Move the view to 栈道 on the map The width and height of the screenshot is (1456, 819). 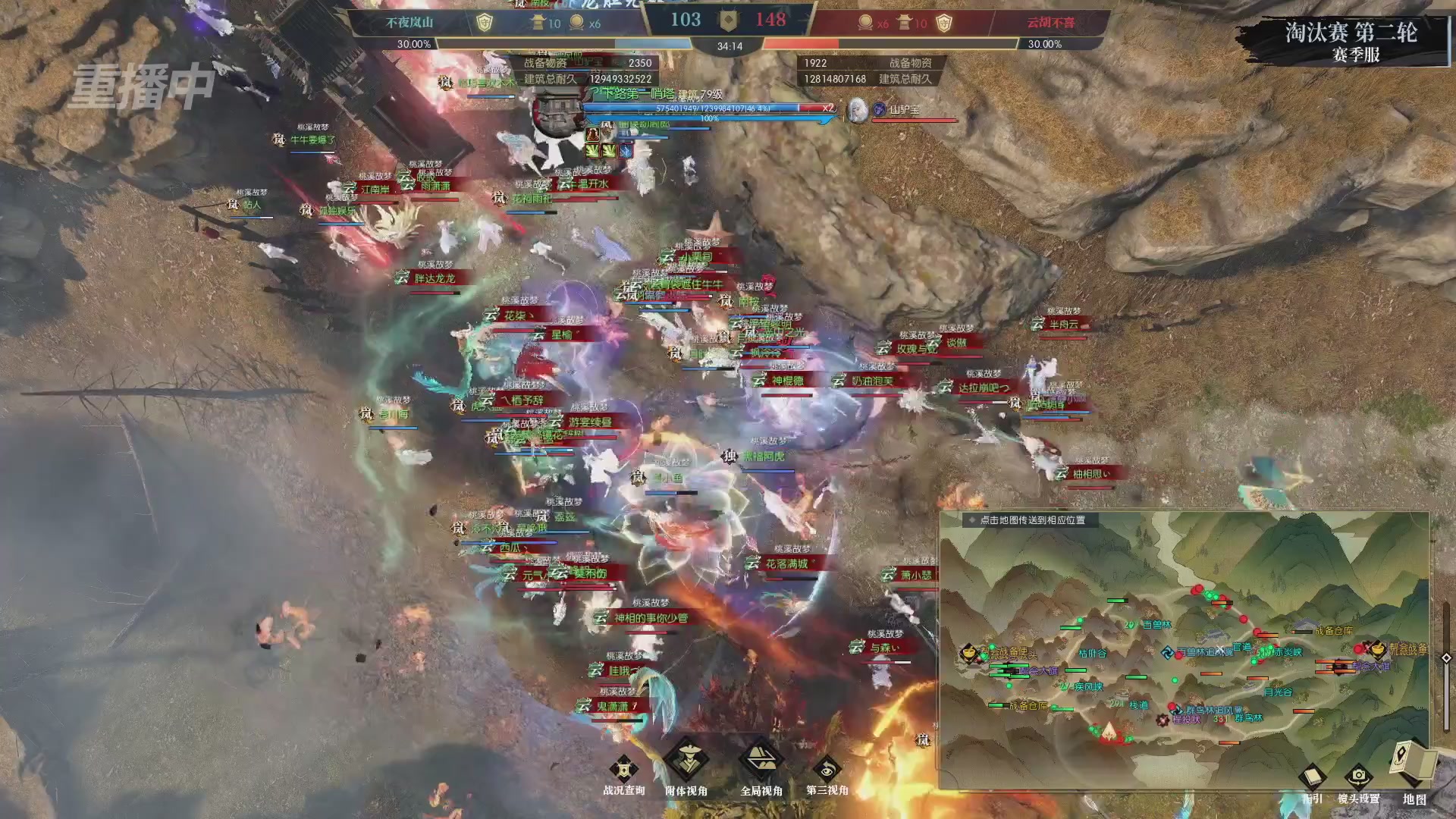point(1138,705)
